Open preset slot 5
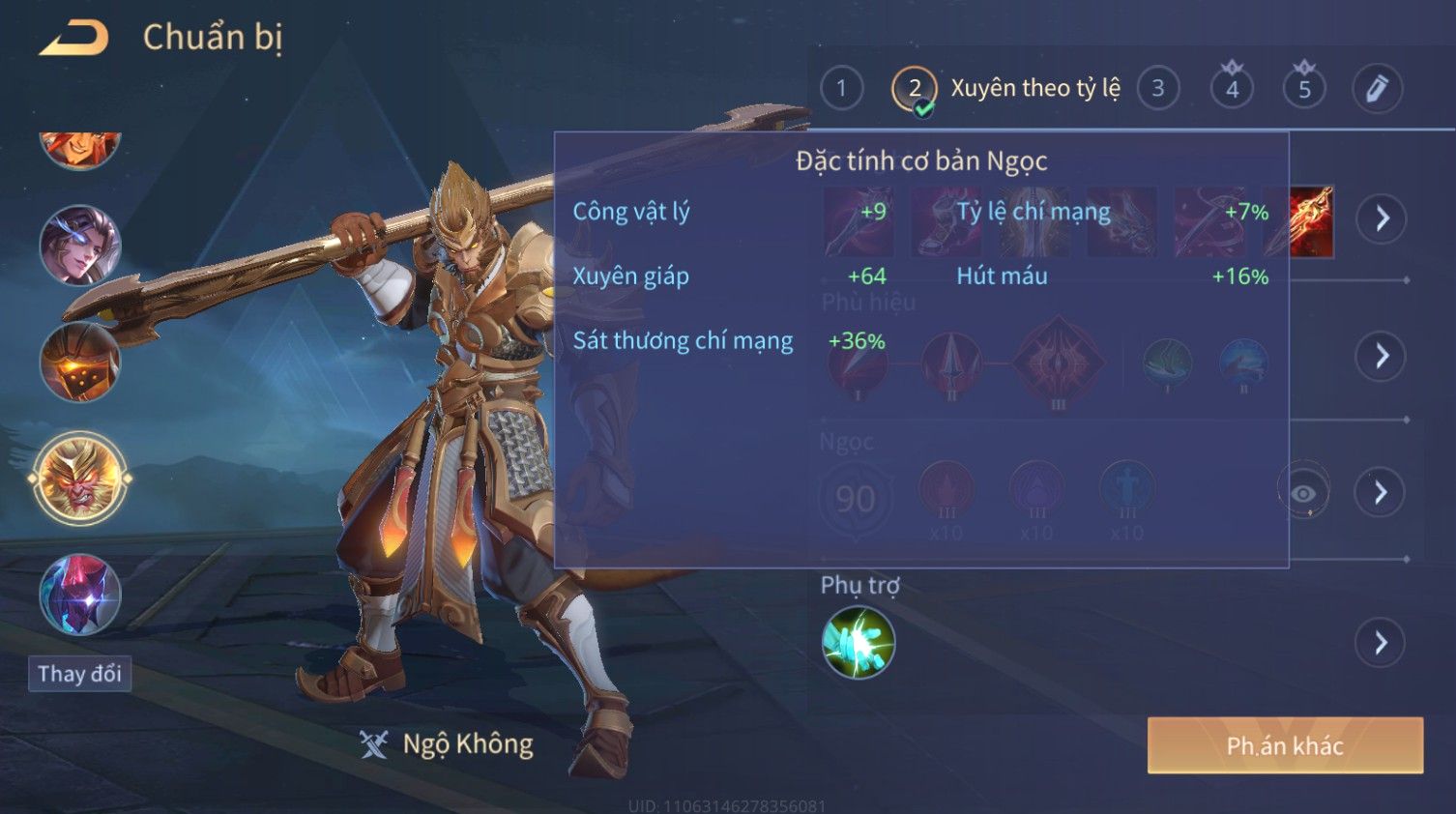The width and height of the screenshot is (1456, 814). [1304, 89]
